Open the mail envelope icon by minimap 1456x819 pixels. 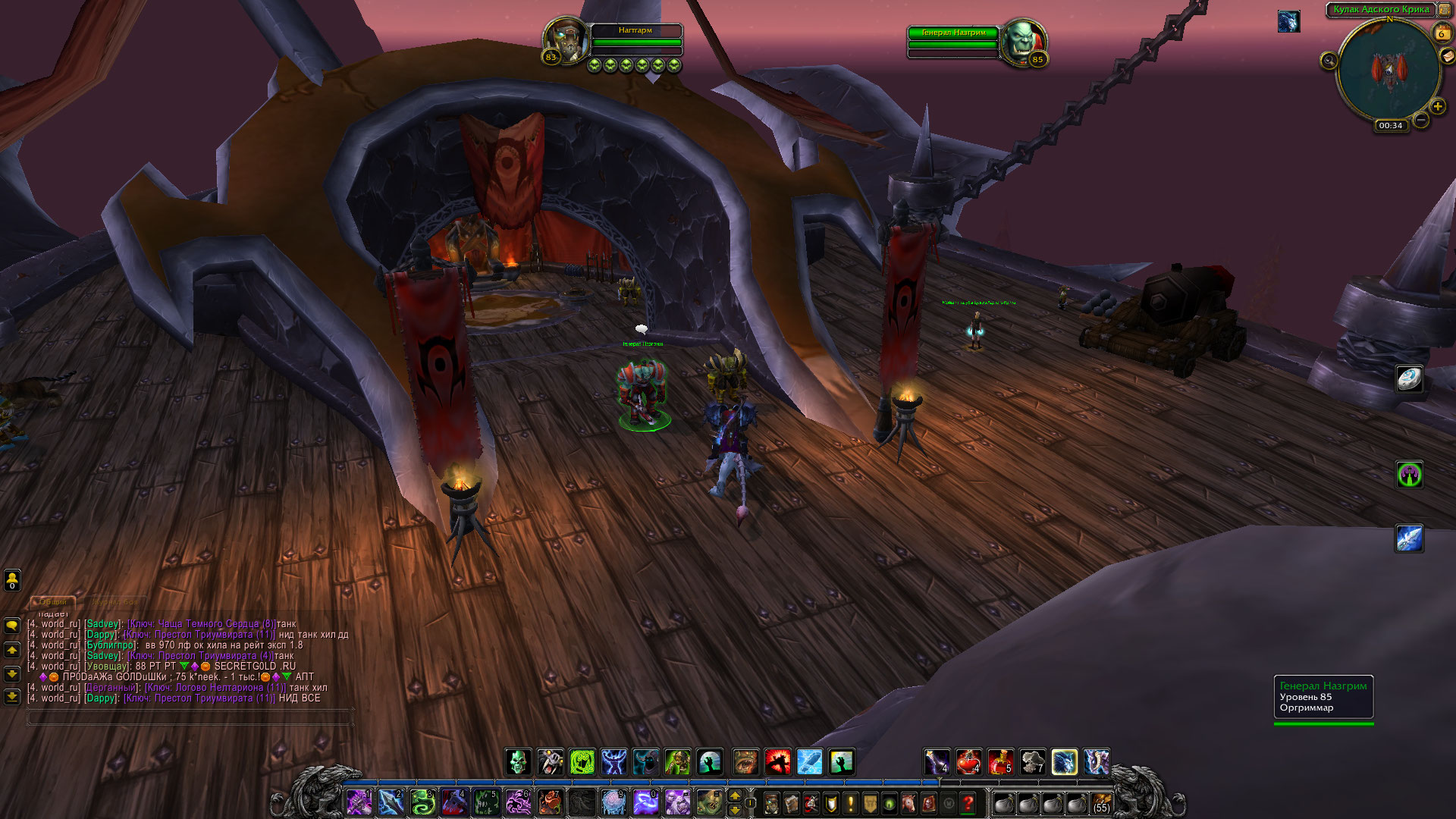coord(1447,56)
